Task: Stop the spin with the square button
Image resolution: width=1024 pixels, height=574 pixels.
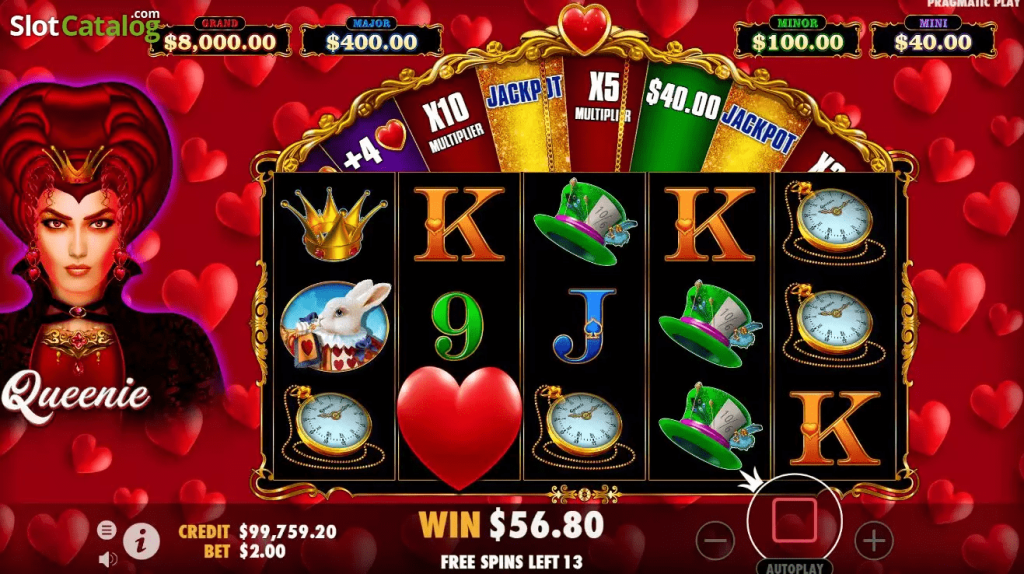Action: 795,520
